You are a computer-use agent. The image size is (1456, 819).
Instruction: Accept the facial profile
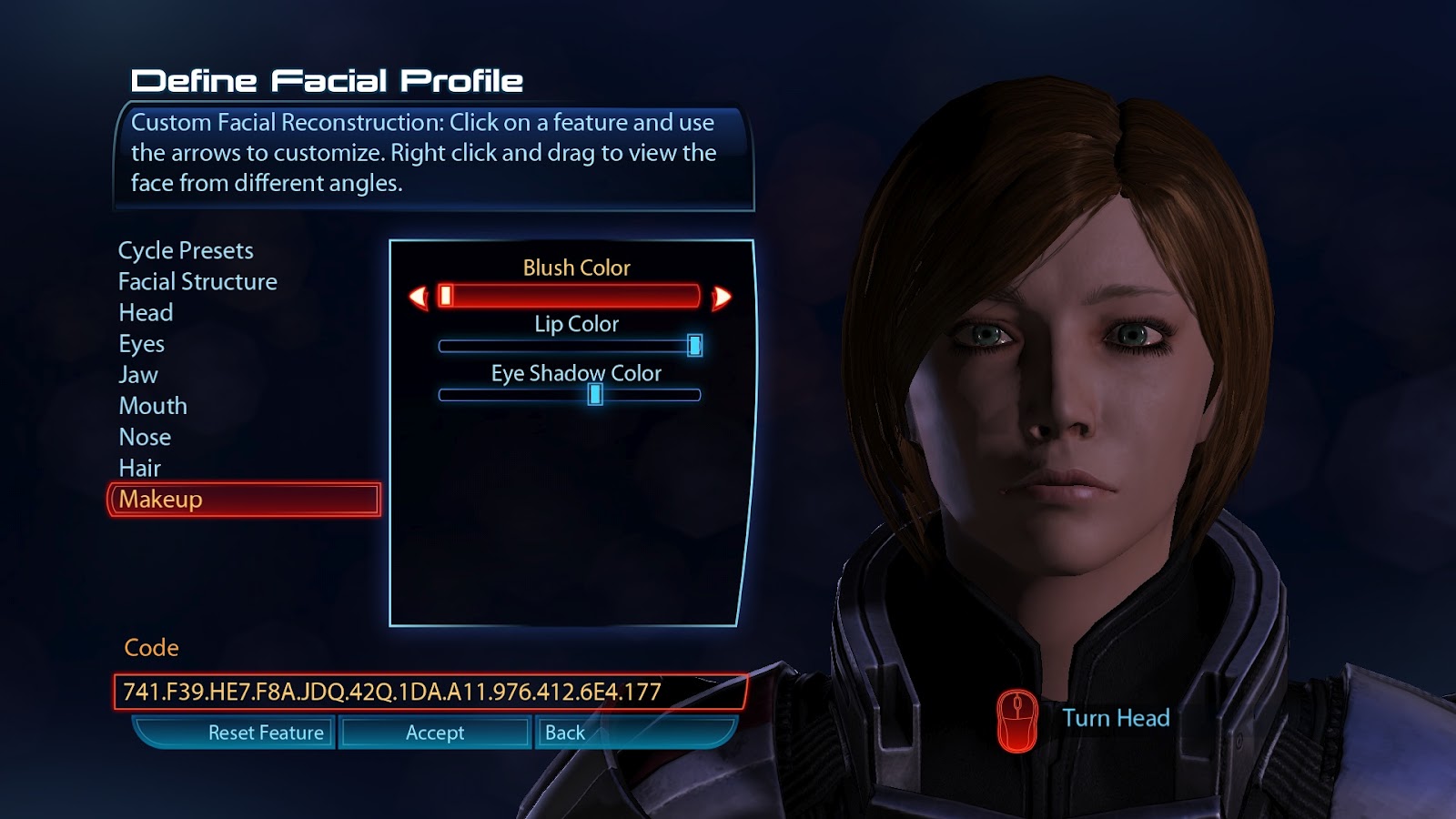(x=435, y=733)
